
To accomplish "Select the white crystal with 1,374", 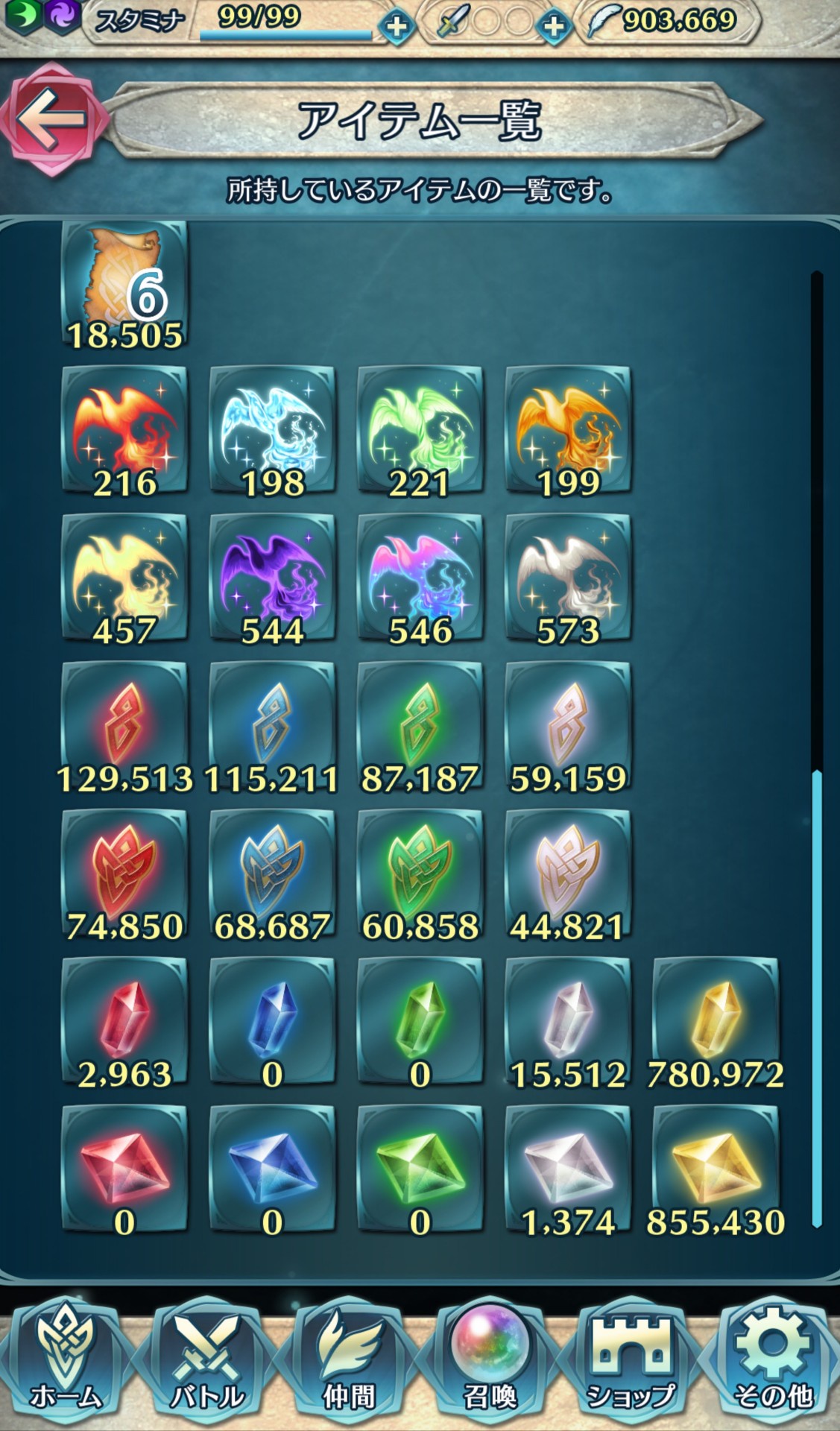I will click(568, 1169).
